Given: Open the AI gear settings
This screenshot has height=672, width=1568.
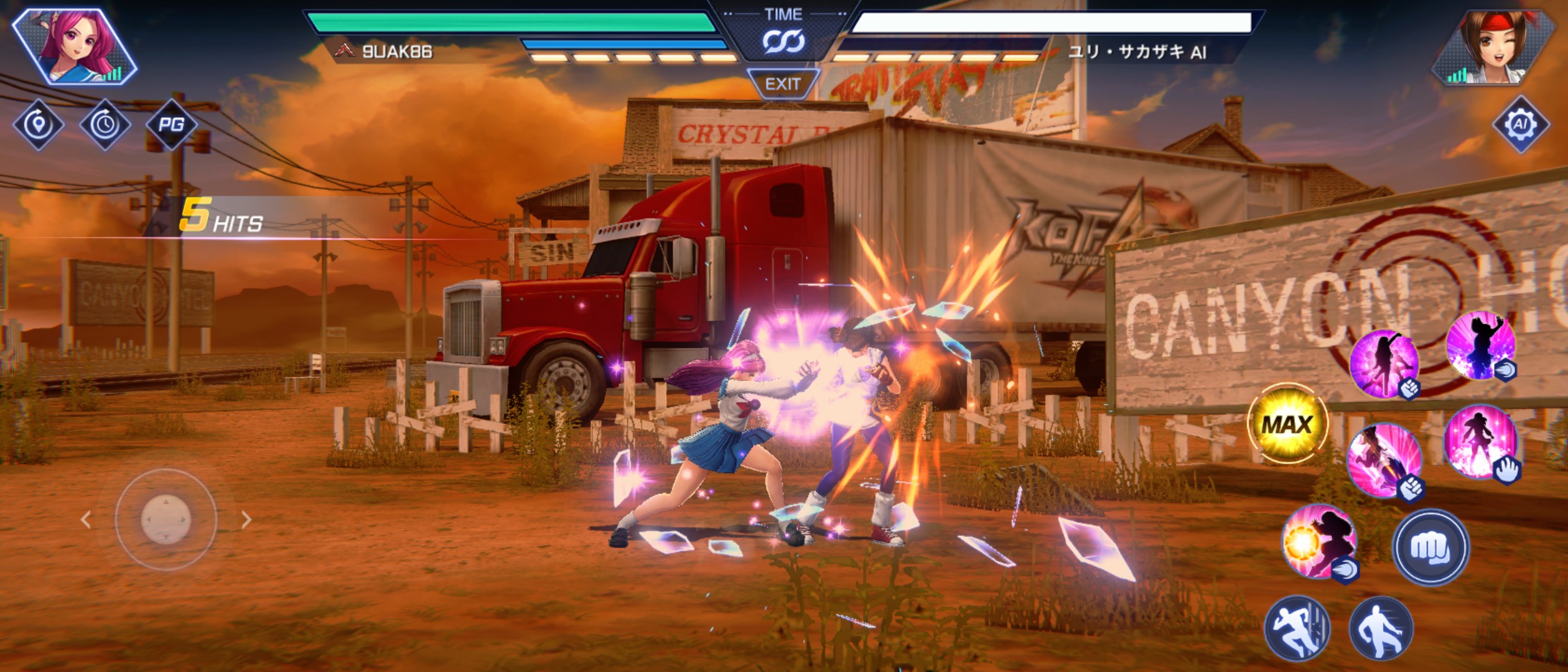Looking at the screenshot, I should coord(1520,124).
